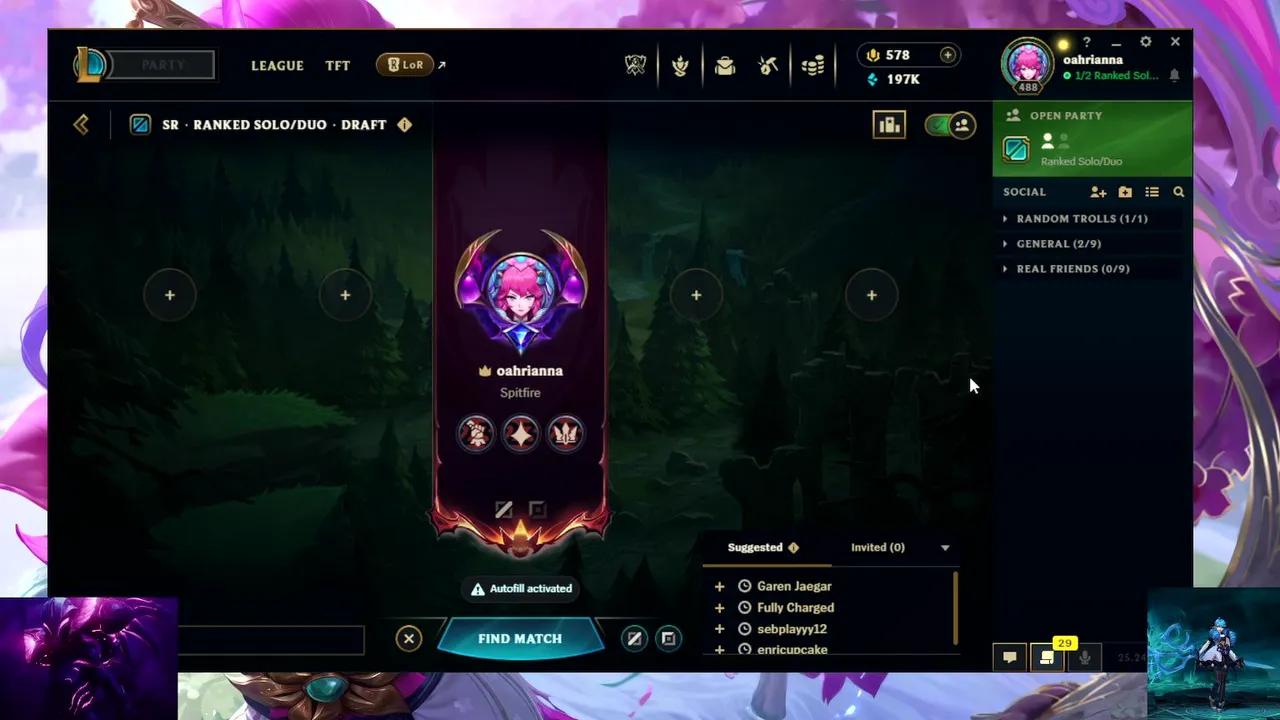Open the rune page editor beside Find Match
Viewport: 1280px width, 720px height.
[x=634, y=638]
